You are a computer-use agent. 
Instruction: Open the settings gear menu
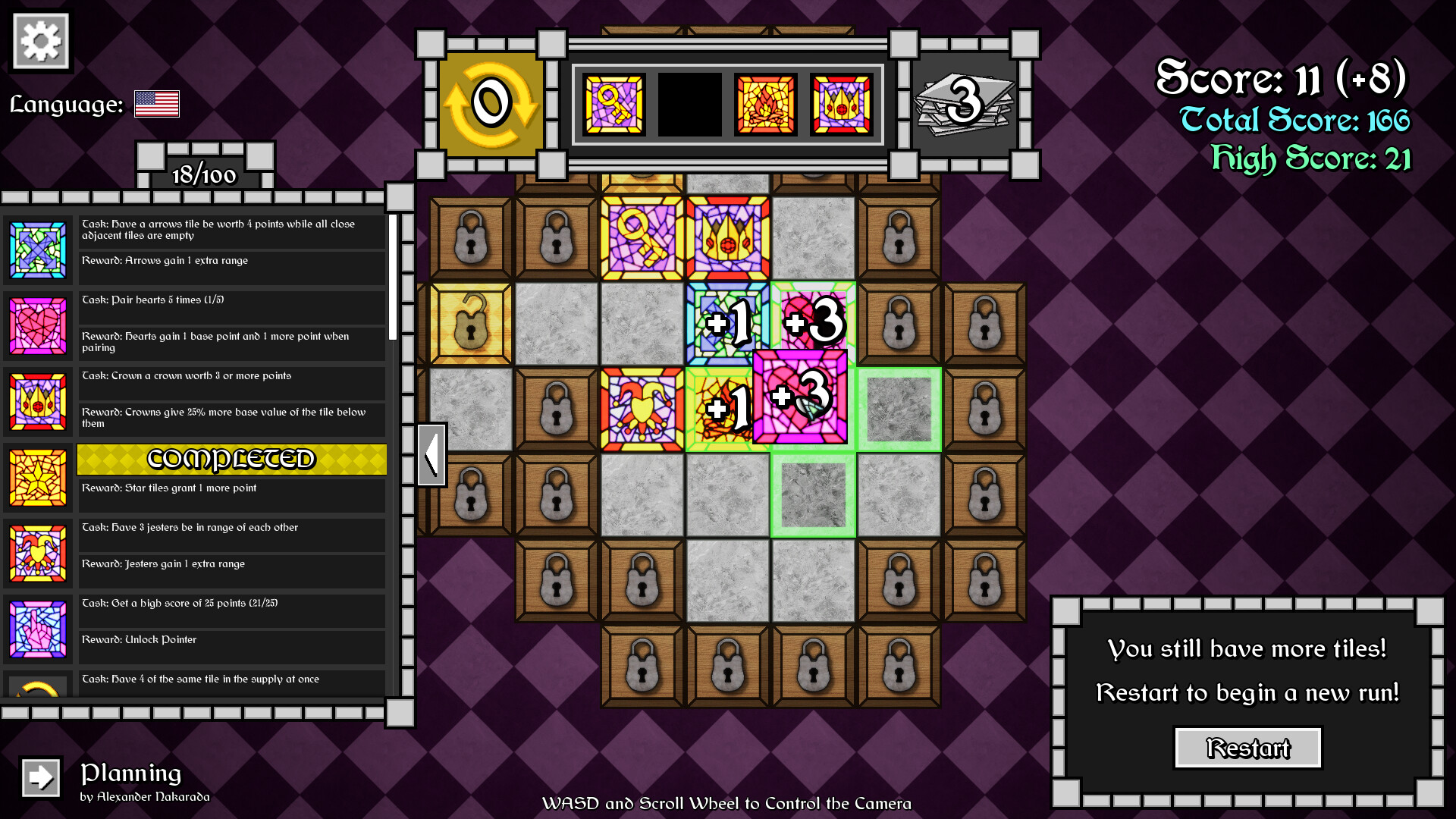(39, 40)
